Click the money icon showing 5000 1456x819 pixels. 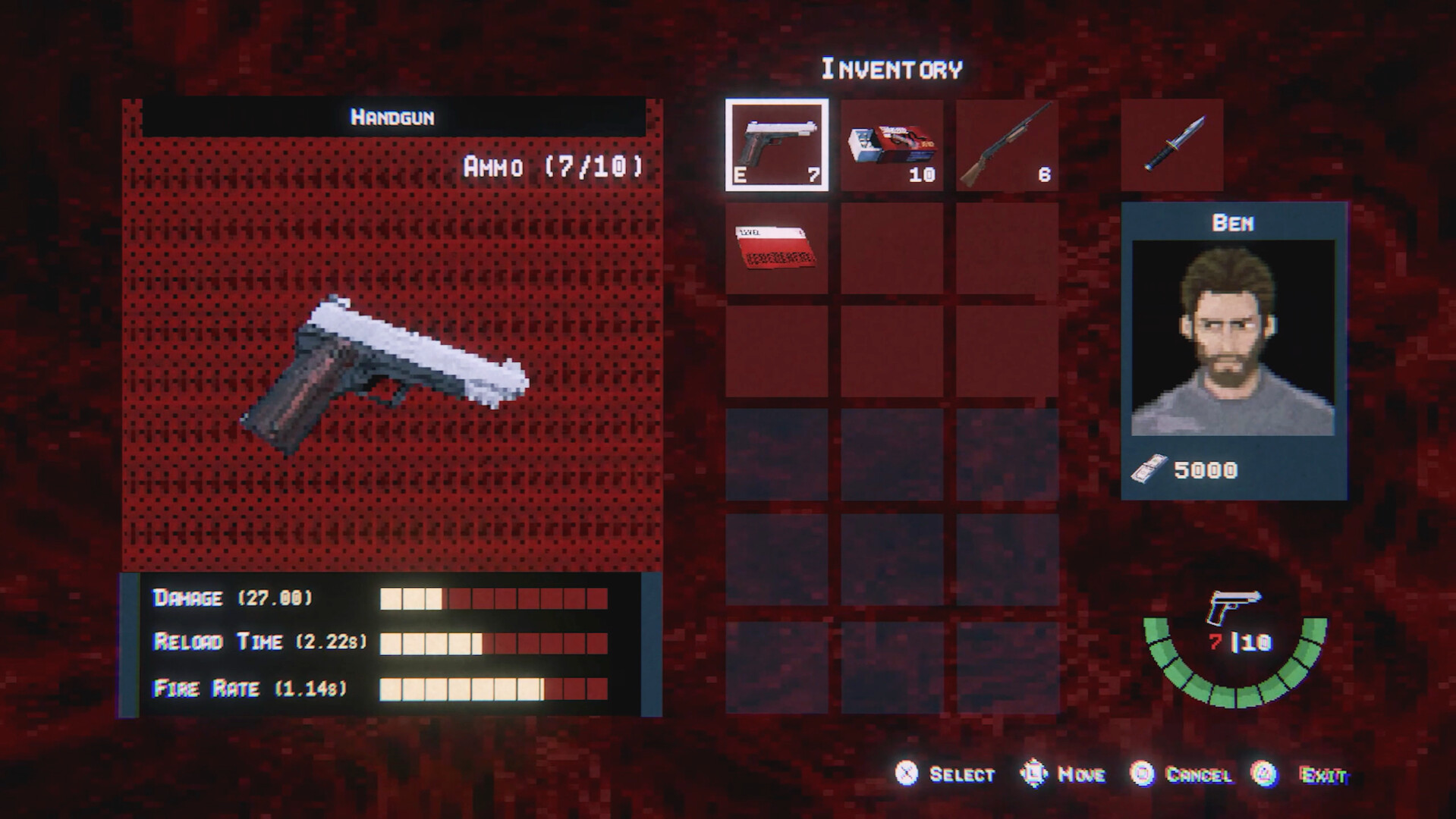pyautogui.click(x=1150, y=469)
